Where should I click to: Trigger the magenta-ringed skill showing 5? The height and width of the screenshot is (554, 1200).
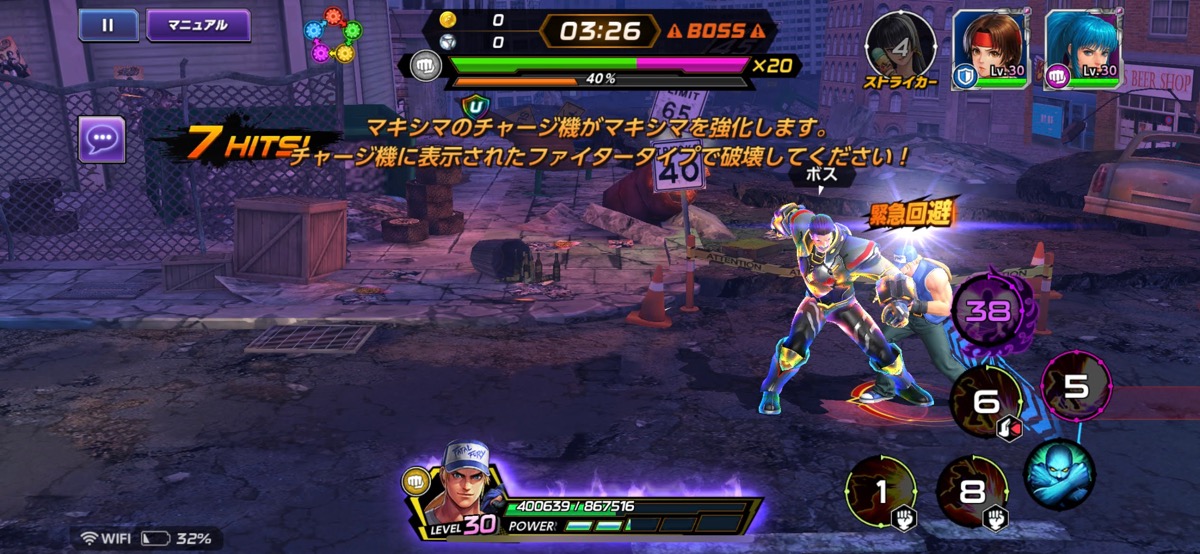[x=1076, y=387]
